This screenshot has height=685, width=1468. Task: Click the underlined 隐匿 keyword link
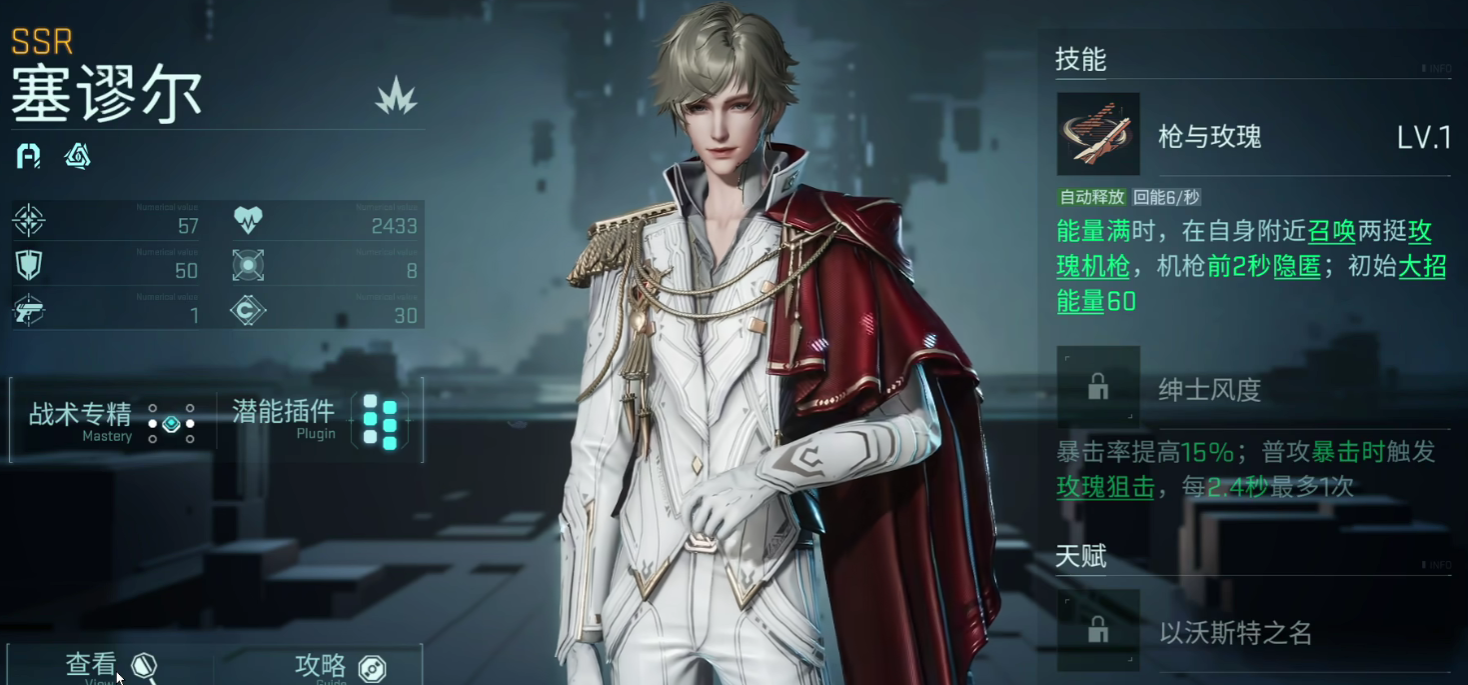1296,267
